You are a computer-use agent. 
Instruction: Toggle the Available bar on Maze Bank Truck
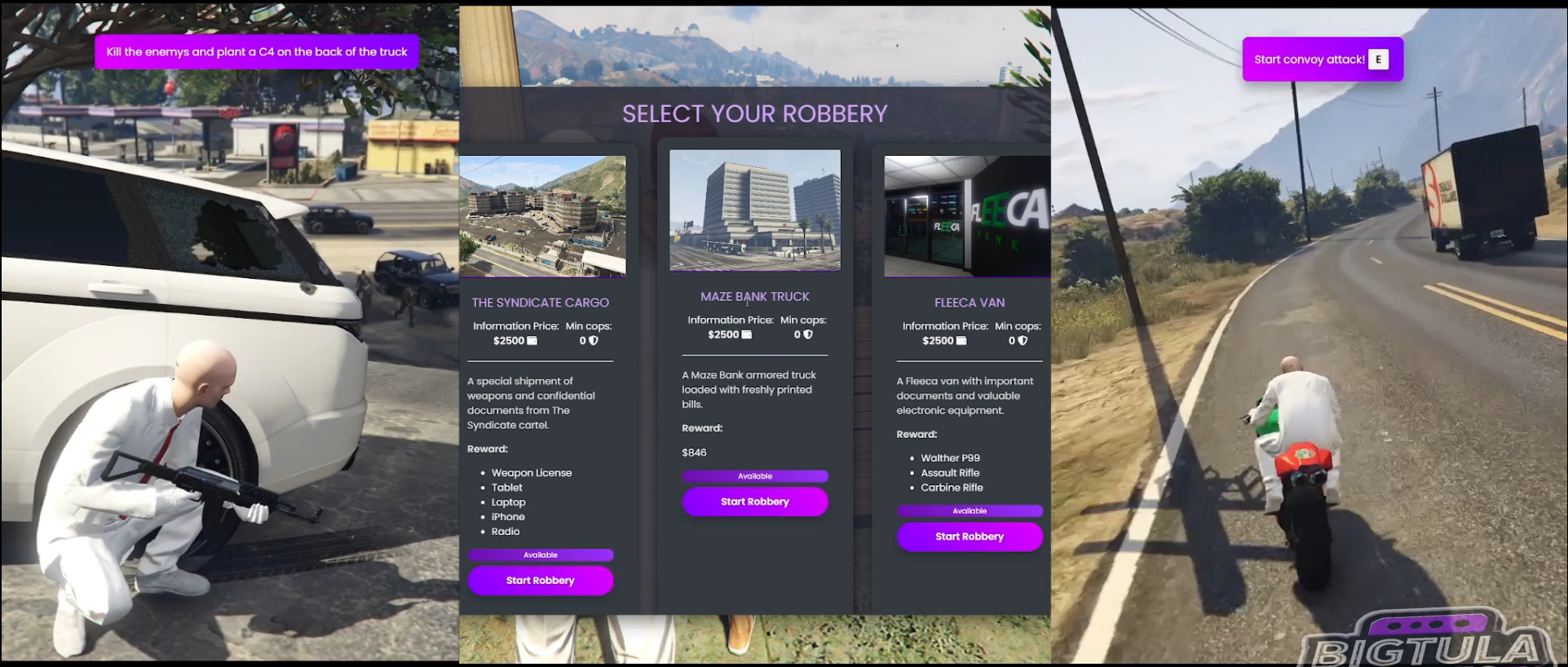pos(754,475)
